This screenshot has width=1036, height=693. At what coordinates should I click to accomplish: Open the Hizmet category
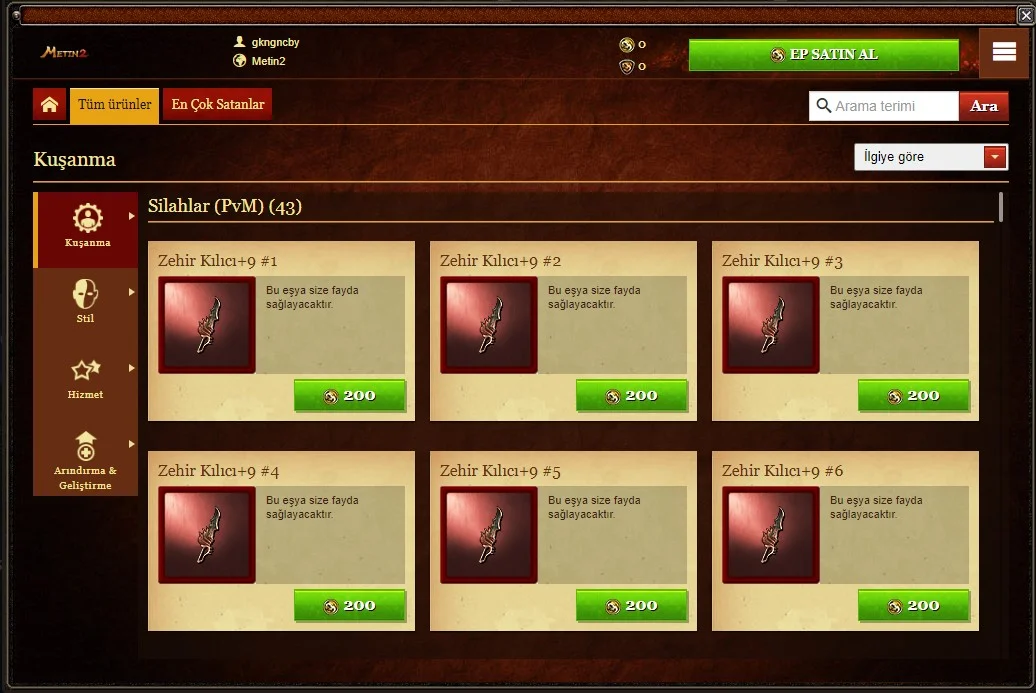coord(86,379)
